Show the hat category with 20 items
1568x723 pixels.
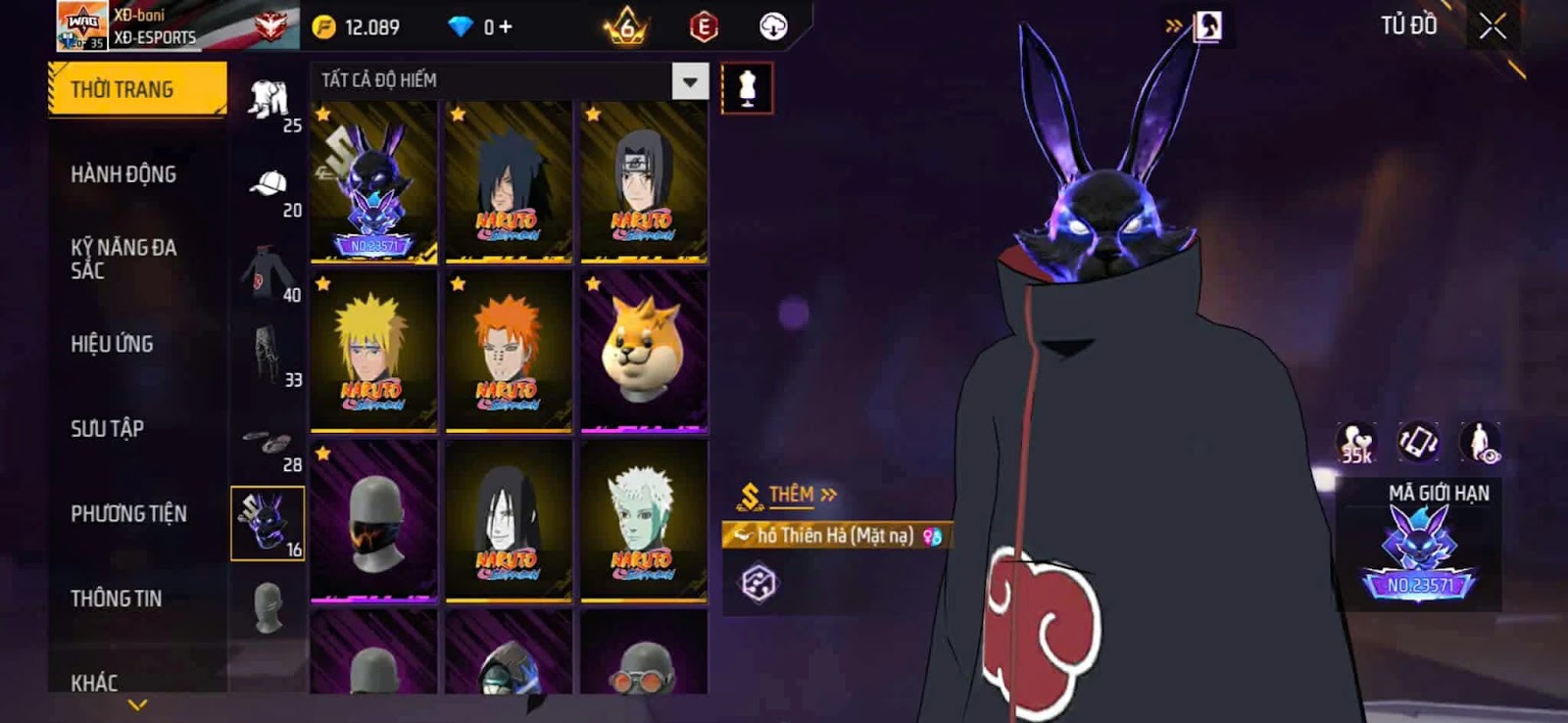coord(269,189)
